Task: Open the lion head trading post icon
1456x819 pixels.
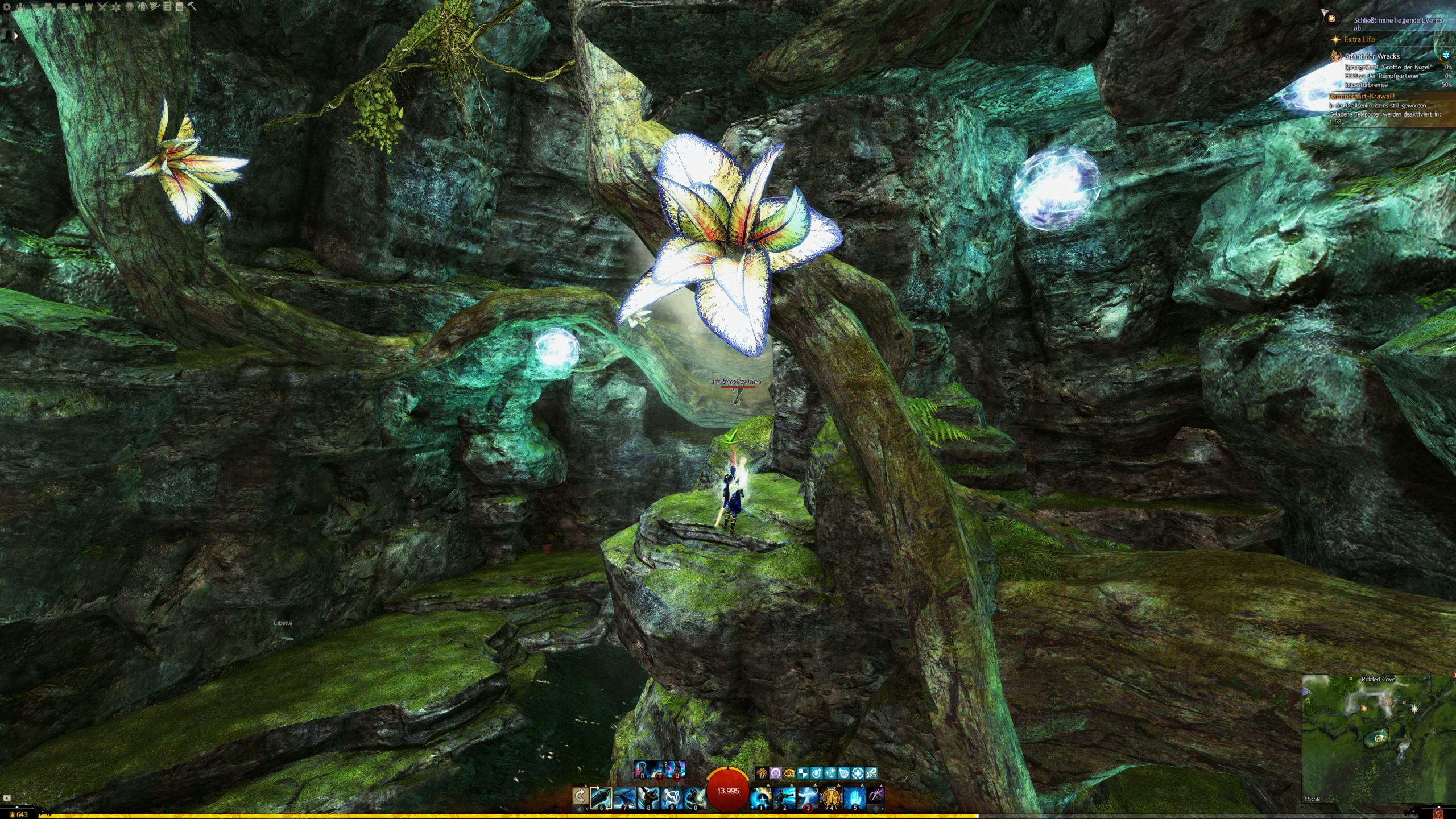Action: tap(130, 7)
